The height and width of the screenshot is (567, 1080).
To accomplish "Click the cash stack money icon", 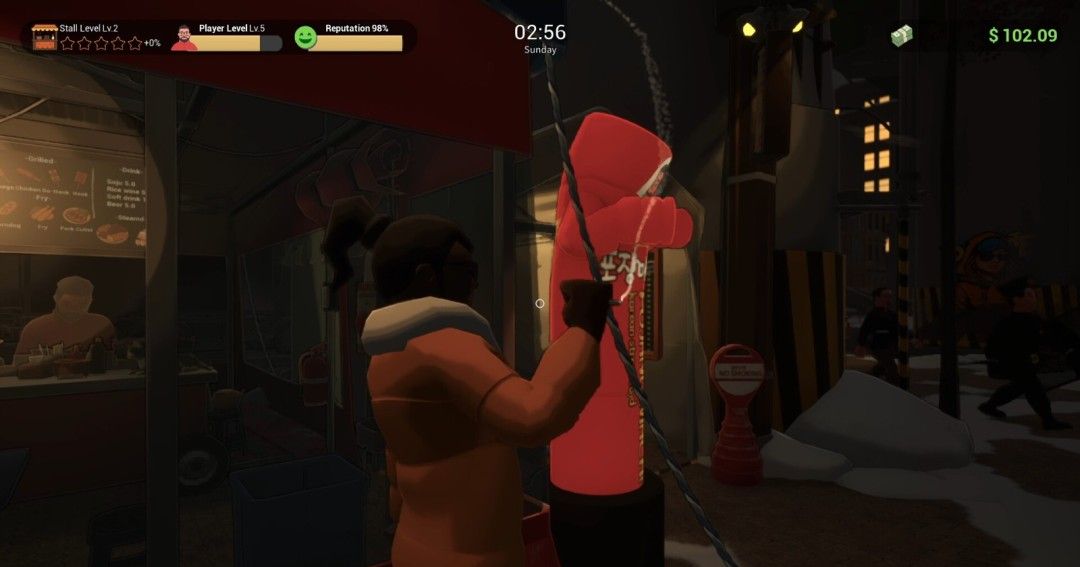I will point(902,36).
